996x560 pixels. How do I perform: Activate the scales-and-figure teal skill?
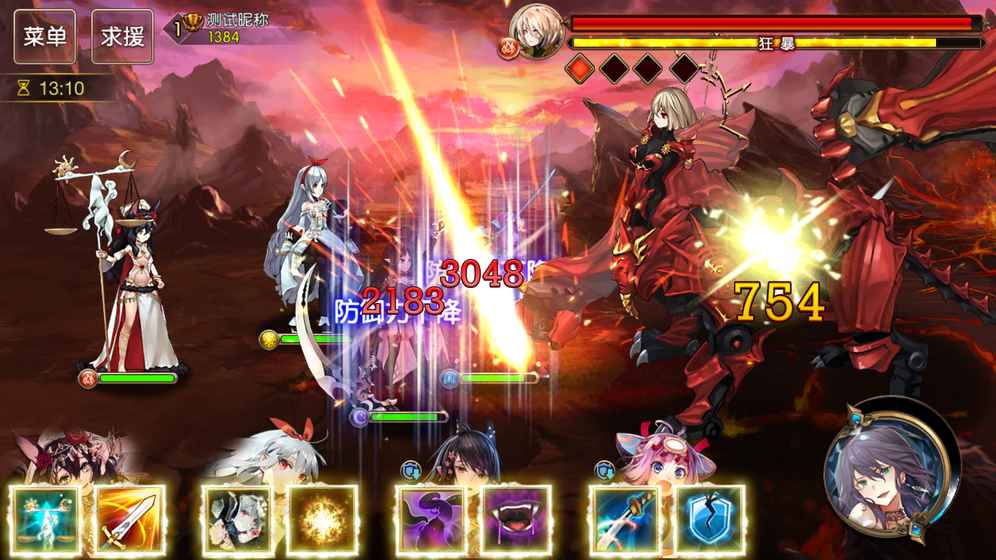tap(46, 520)
